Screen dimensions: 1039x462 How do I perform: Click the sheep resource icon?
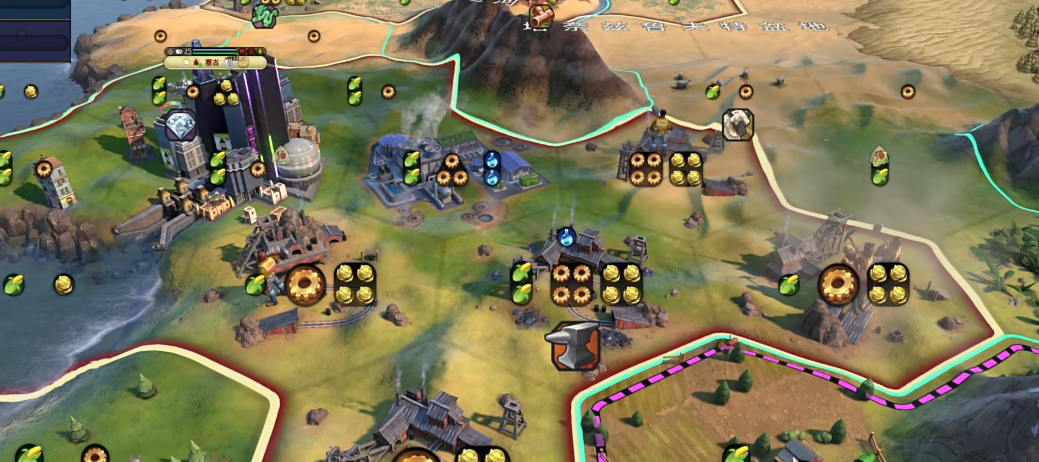coord(738,124)
